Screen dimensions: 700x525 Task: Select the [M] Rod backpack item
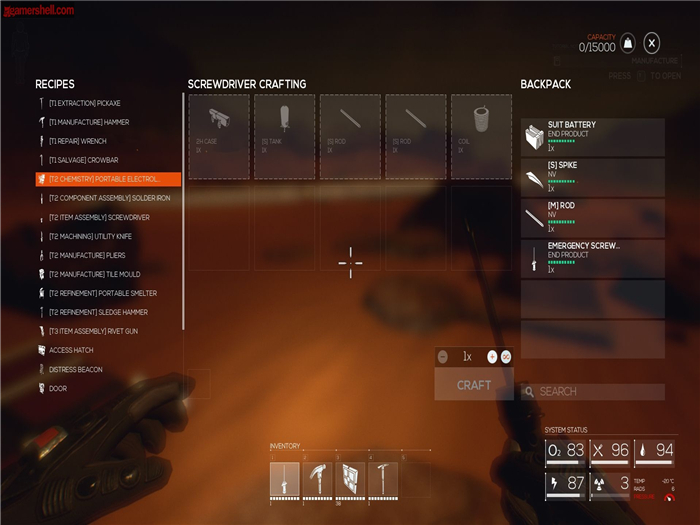tap(592, 218)
